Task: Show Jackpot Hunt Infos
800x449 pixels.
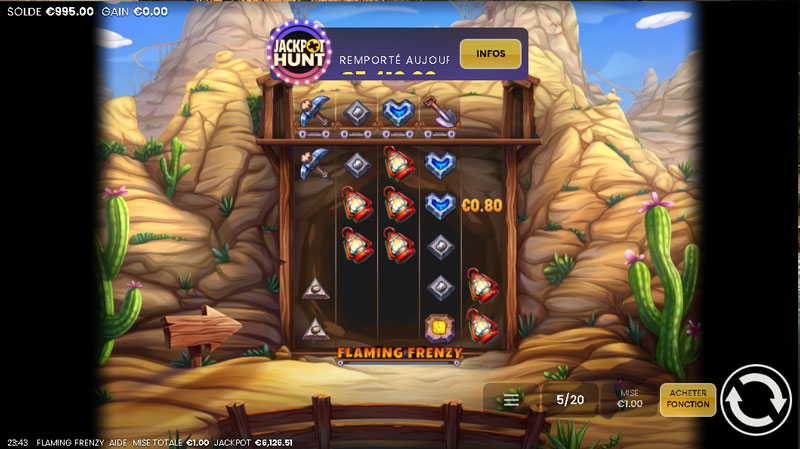Action: point(490,53)
